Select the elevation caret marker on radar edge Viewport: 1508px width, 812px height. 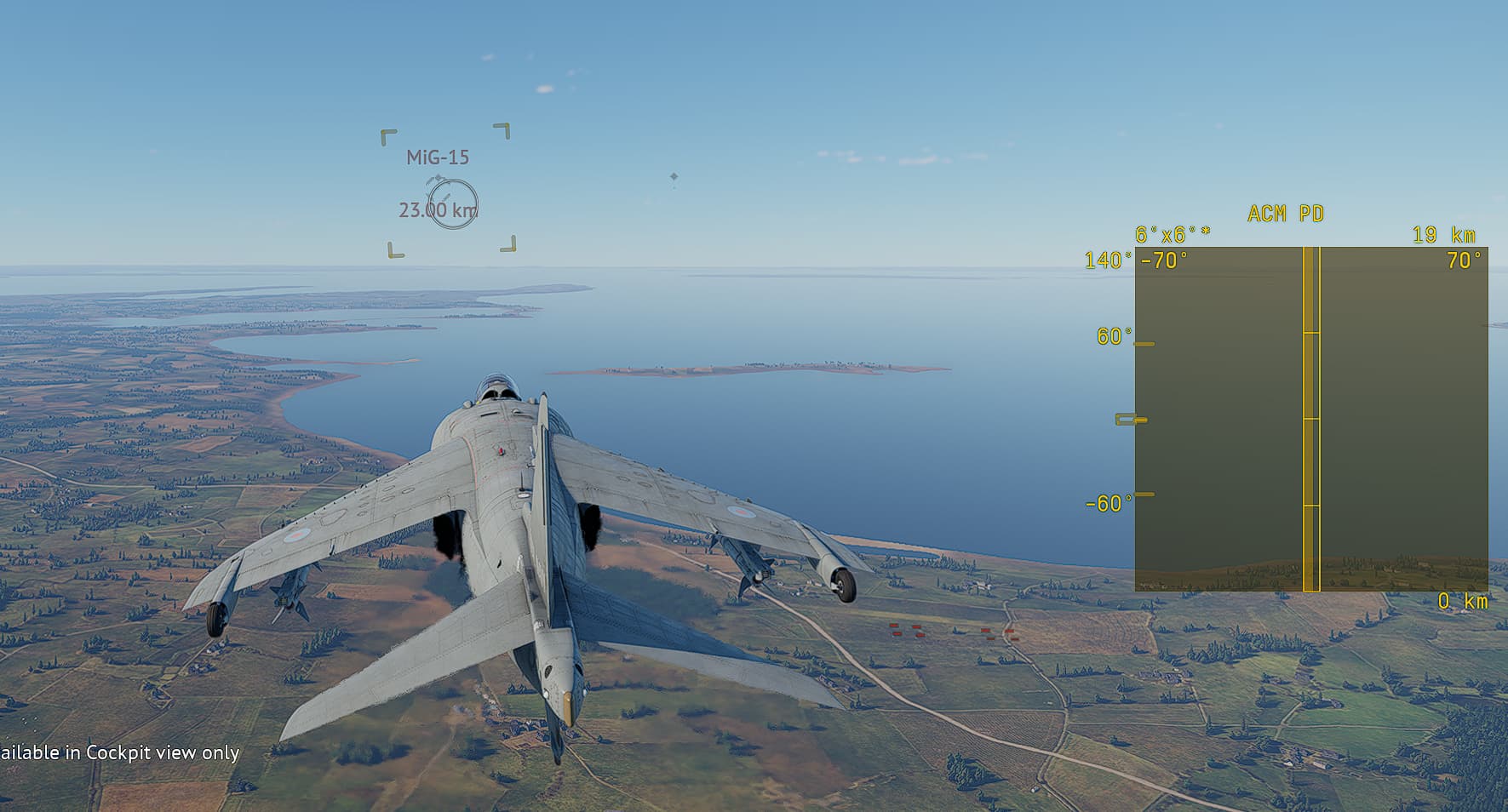pyautogui.click(x=1129, y=419)
